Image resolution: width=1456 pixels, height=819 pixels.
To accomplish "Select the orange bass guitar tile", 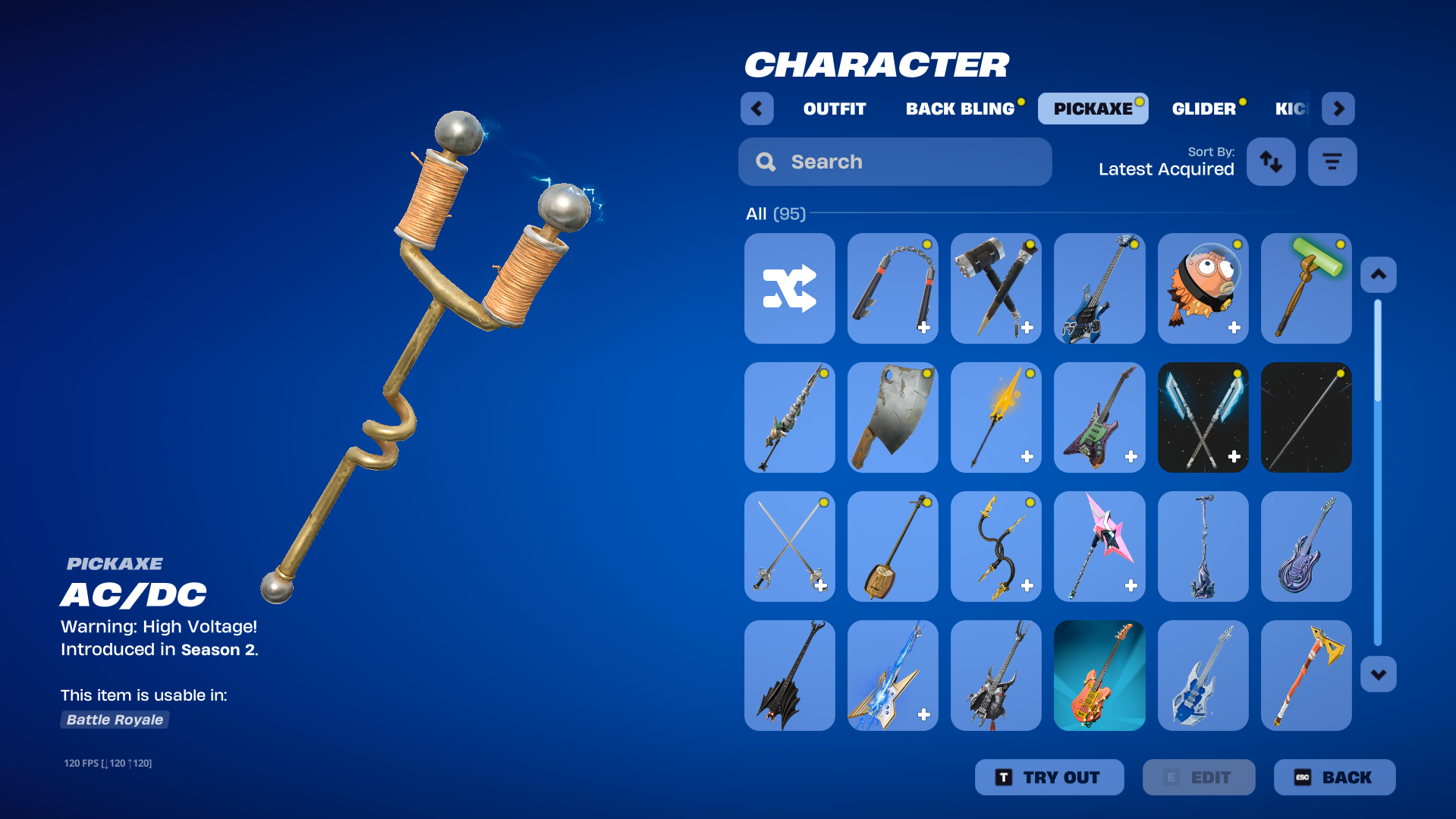I will click(x=1099, y=676).
